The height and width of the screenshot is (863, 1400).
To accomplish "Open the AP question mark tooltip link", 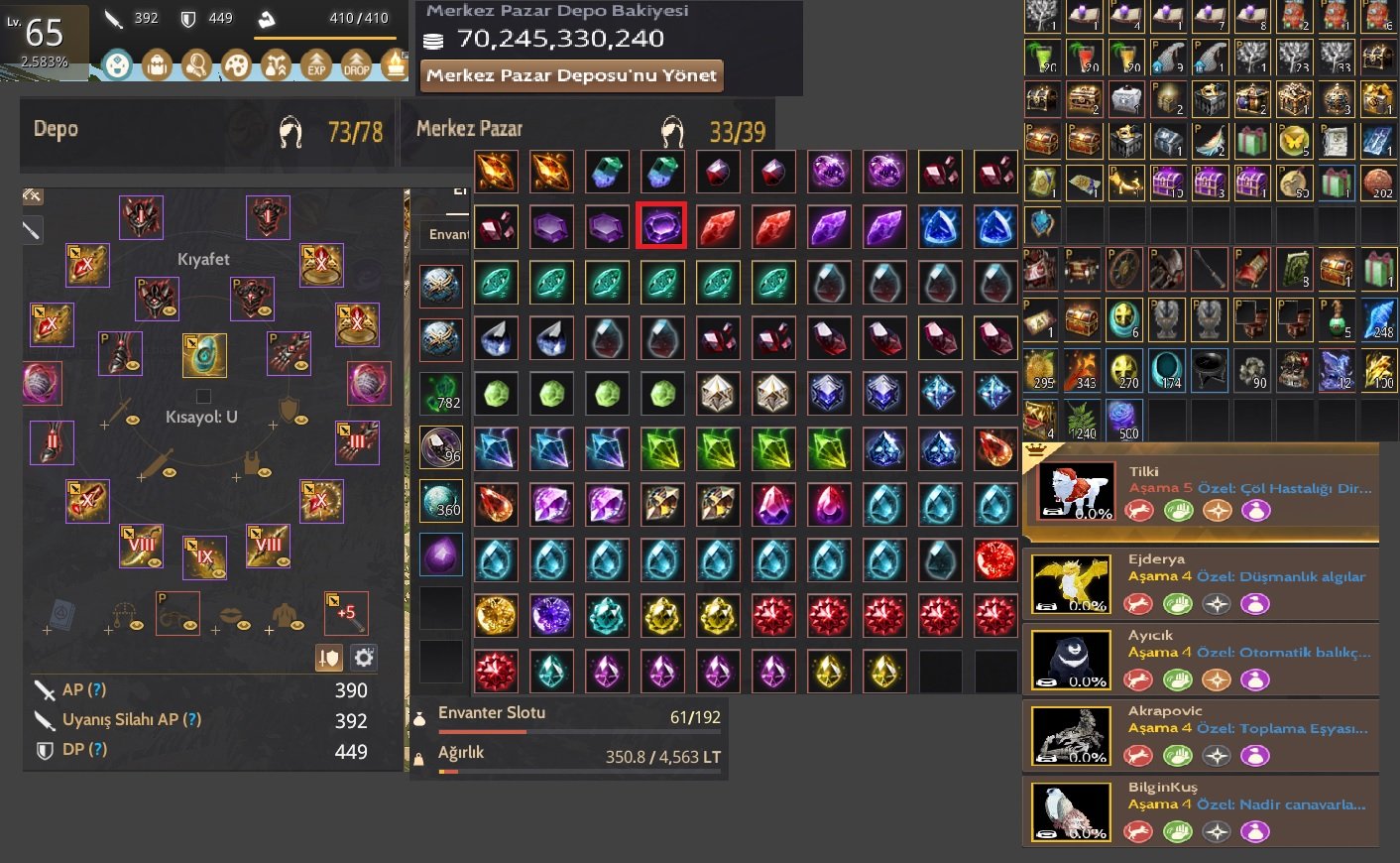I will [x=97, y=689].
